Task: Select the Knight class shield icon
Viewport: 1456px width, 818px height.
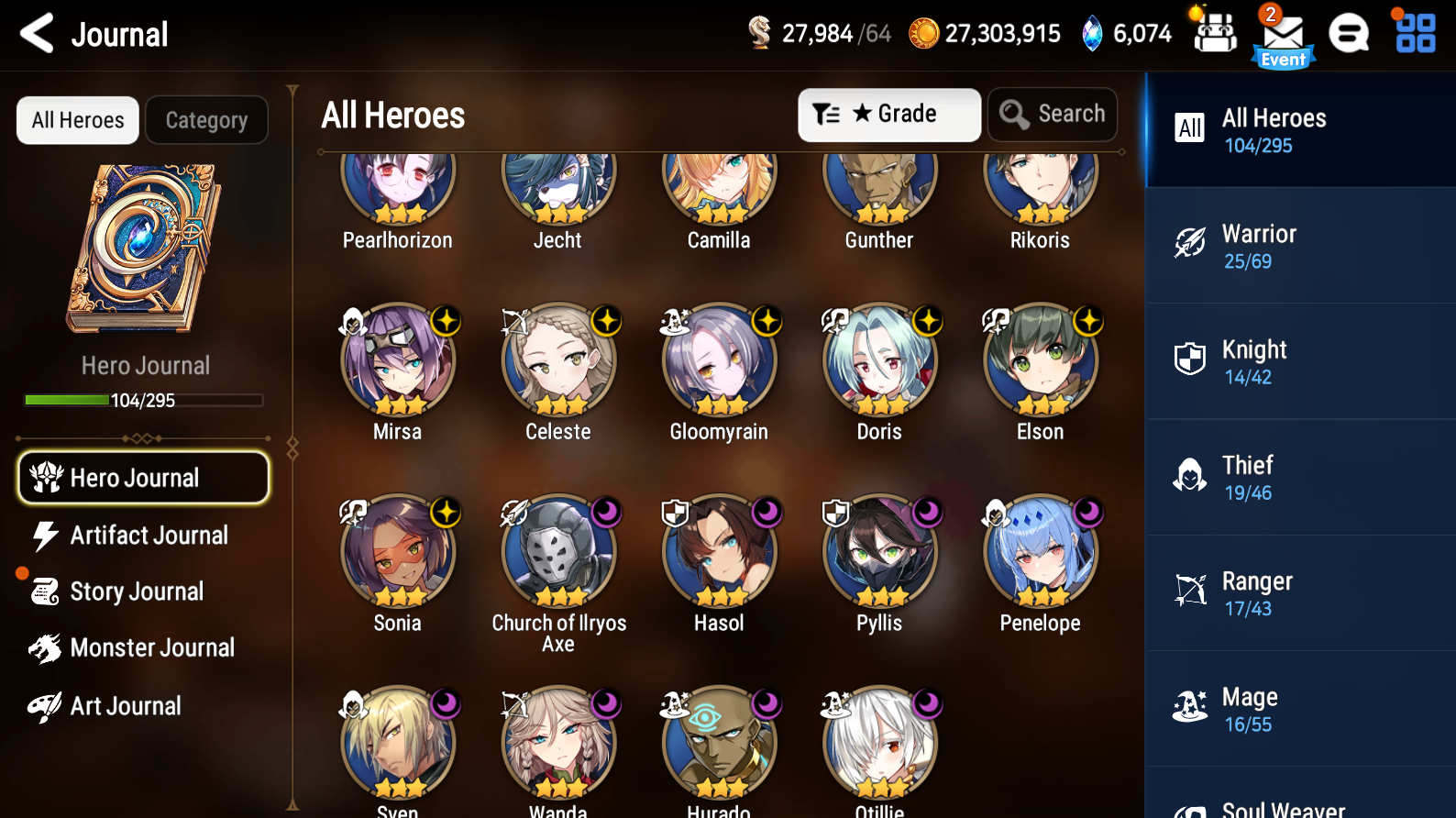Action: click(1189, 359)
